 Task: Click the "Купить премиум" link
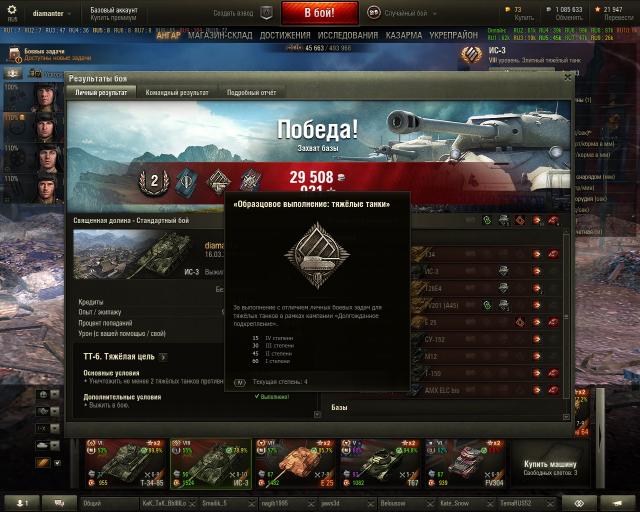point(114,18)
